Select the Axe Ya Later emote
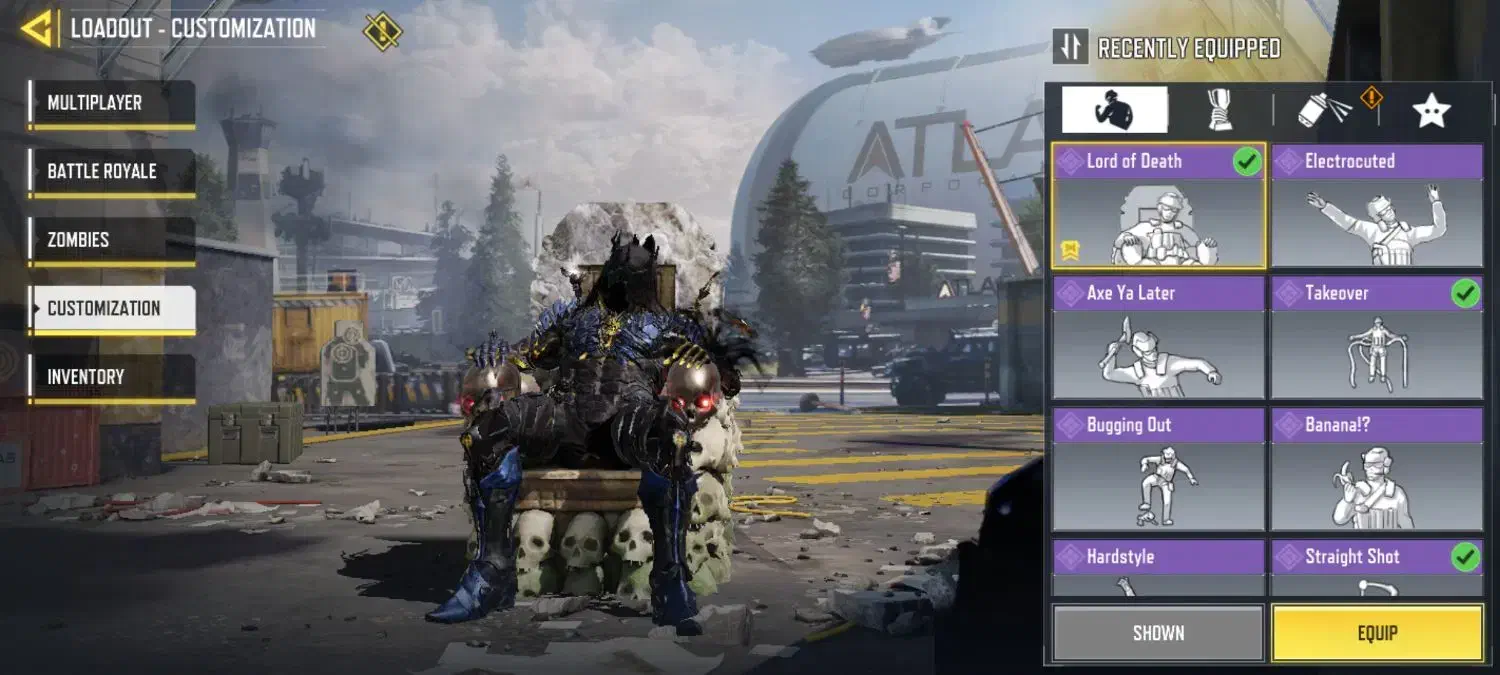Screen dimensions: 1500x675 tap(1158, 338)
